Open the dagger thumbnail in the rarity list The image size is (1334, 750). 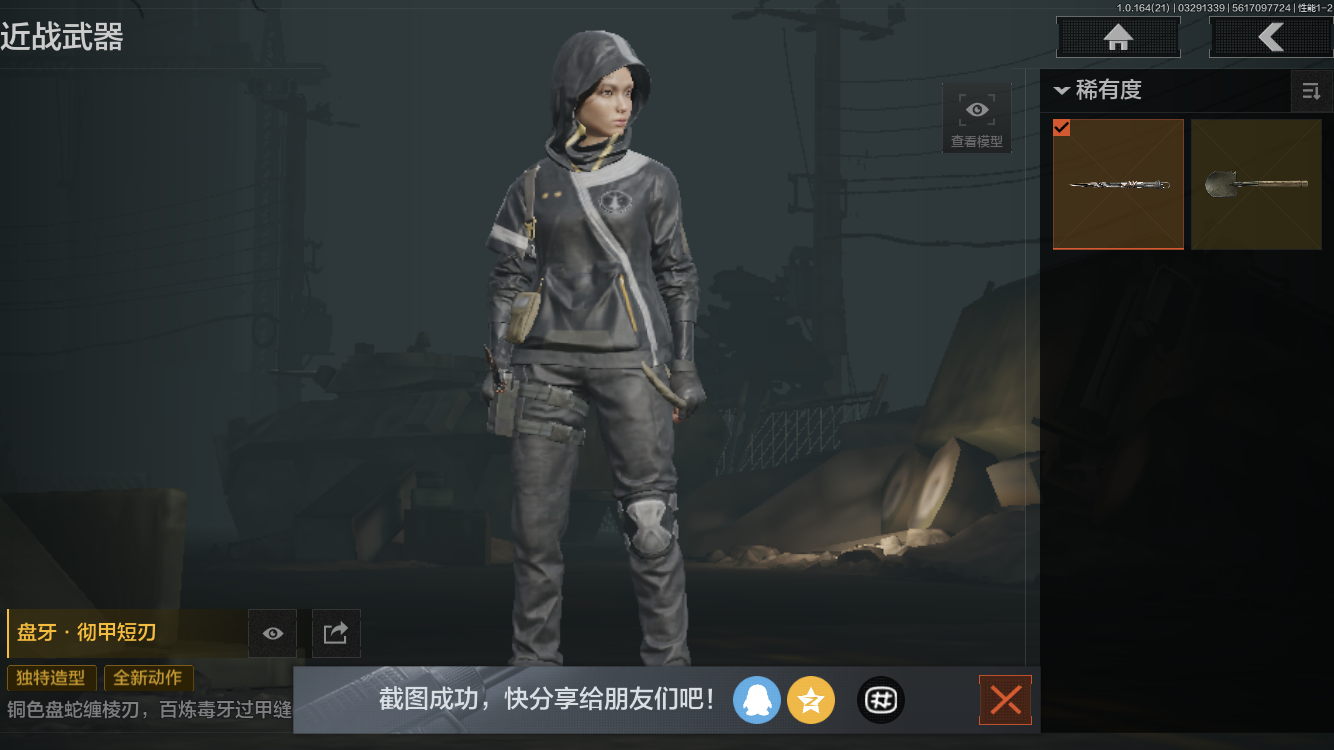tap(1118, 184)
